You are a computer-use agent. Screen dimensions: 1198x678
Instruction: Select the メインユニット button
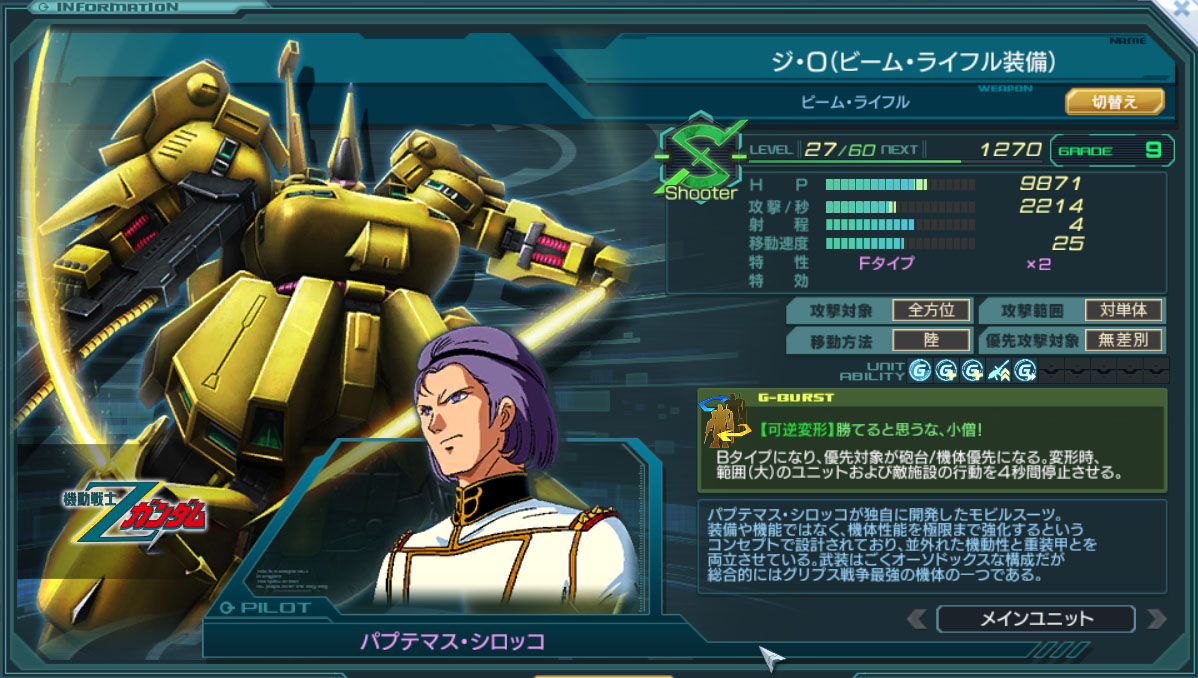pos(1035,619)
